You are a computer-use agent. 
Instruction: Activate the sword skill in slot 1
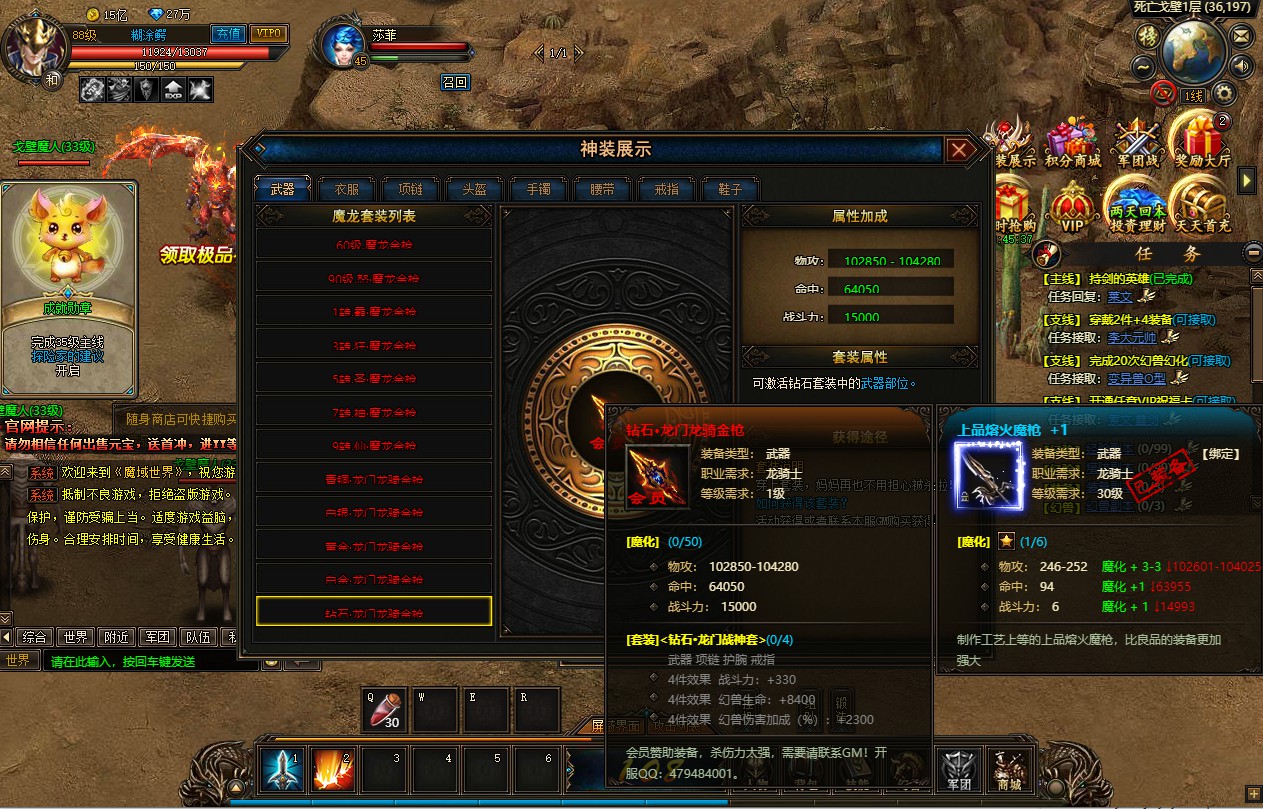point(282,770)
